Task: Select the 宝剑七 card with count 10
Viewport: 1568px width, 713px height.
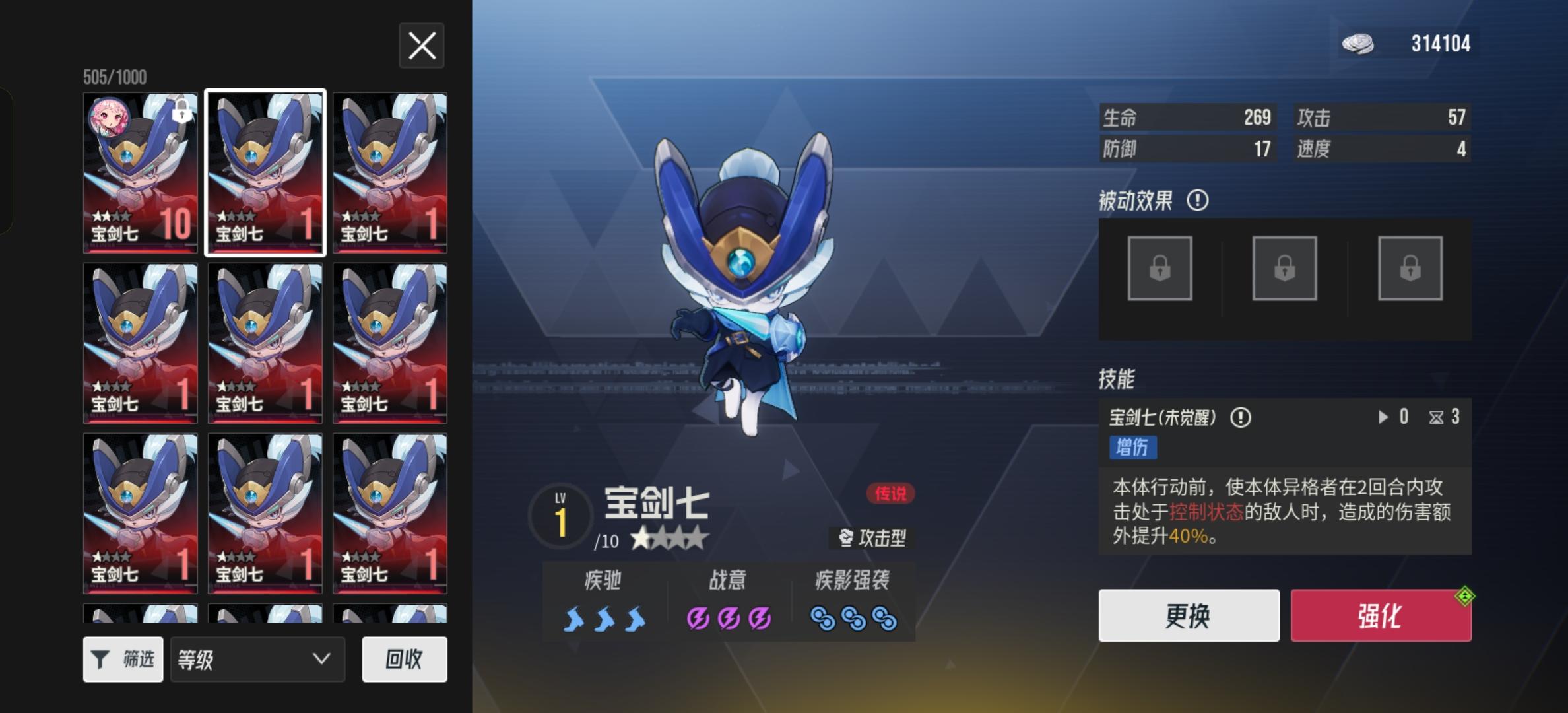Action: (x=140, y=172)
